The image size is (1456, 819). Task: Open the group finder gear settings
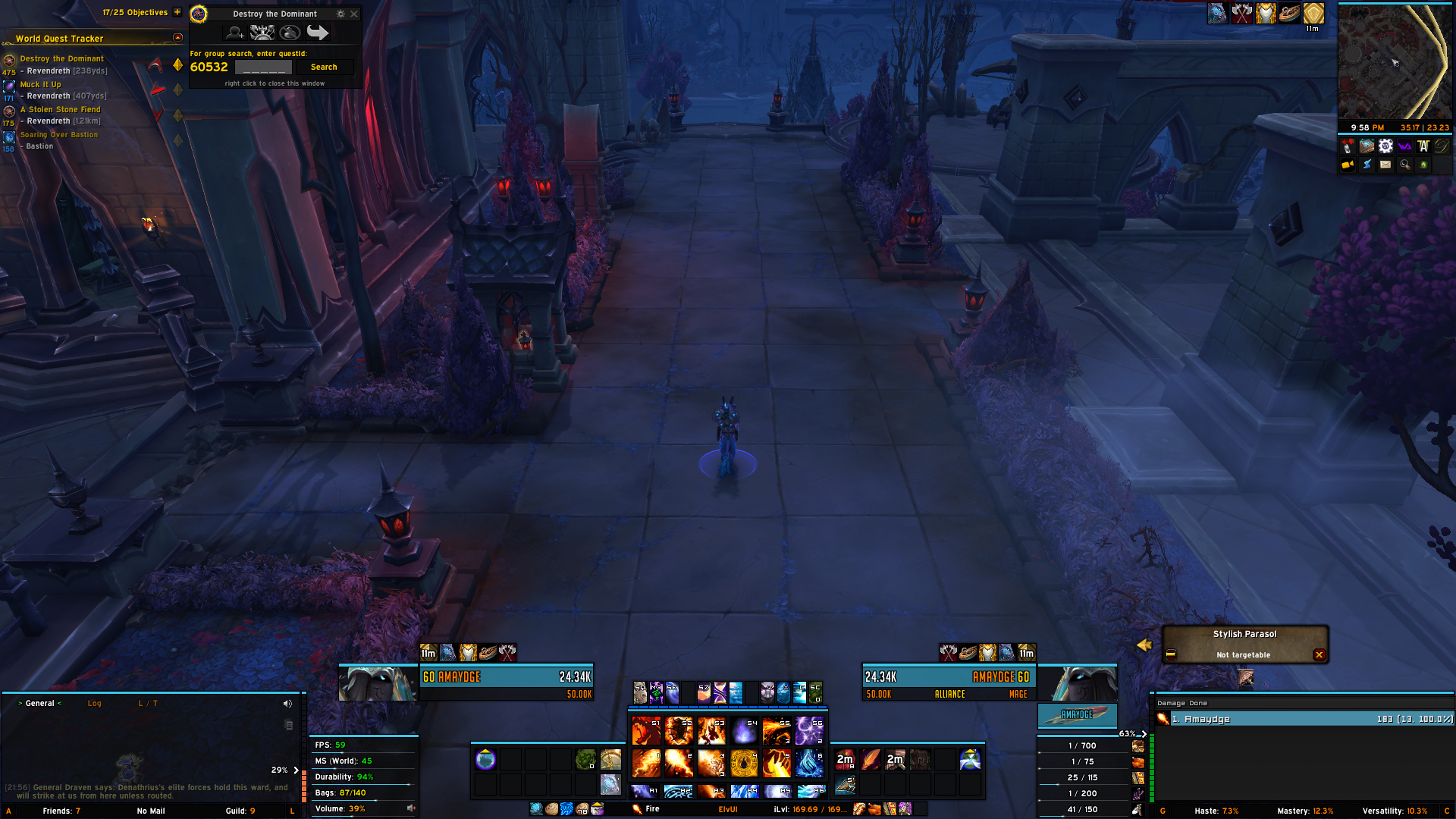coord(340,14)
